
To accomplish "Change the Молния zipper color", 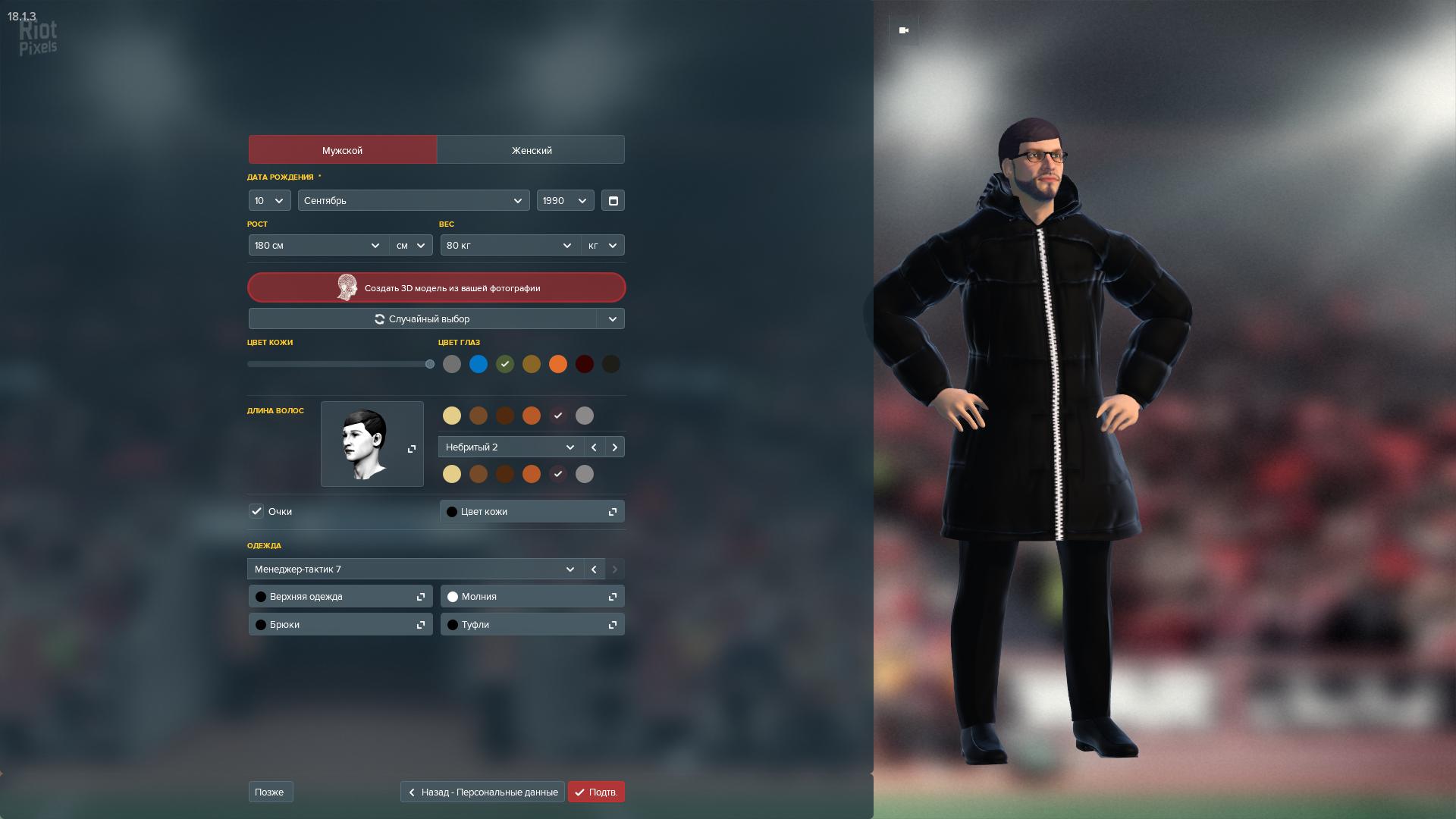I will point(532,597).
